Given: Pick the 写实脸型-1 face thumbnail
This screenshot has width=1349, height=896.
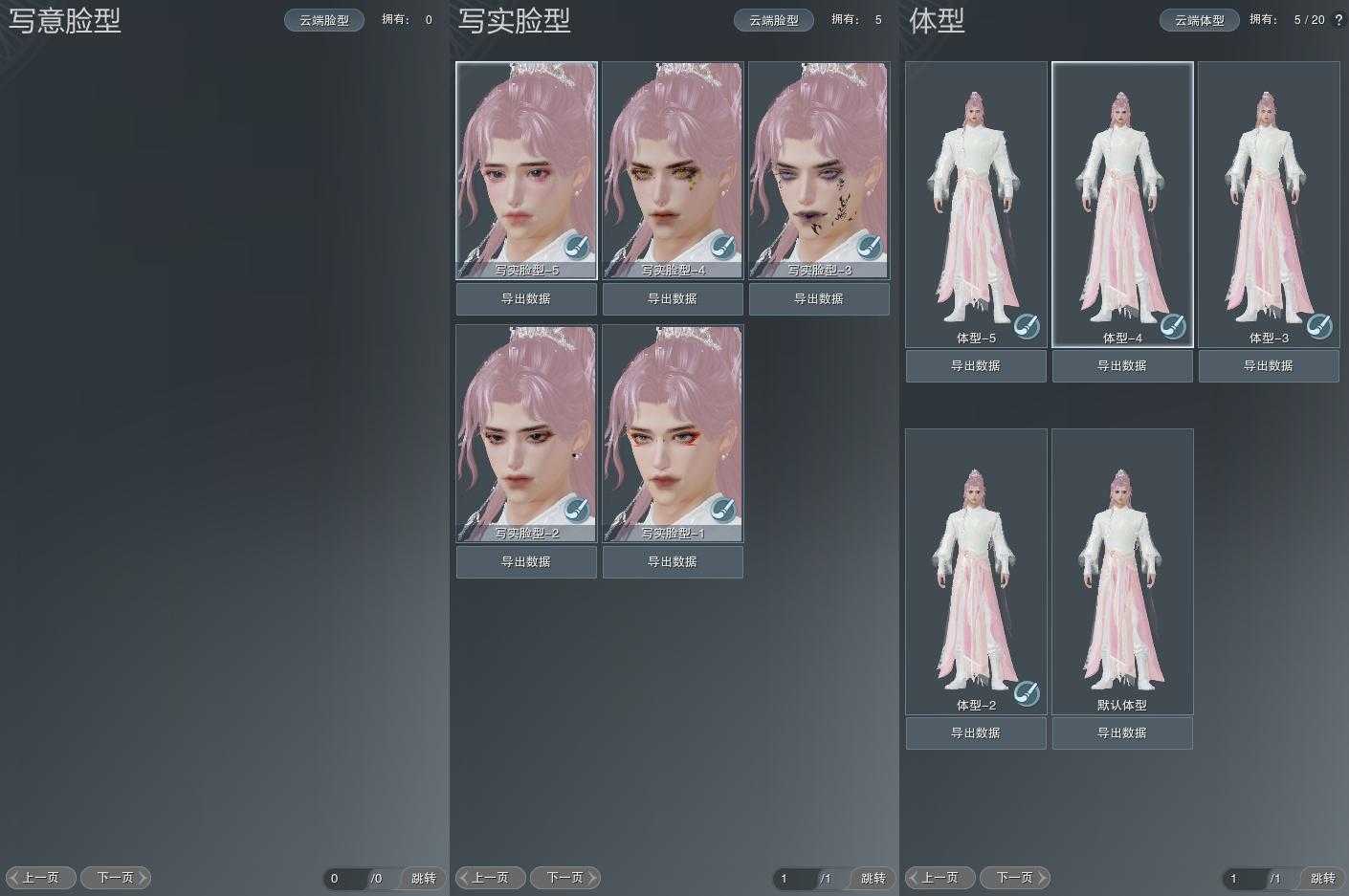Looking at the screenshot, I should 673,426.
